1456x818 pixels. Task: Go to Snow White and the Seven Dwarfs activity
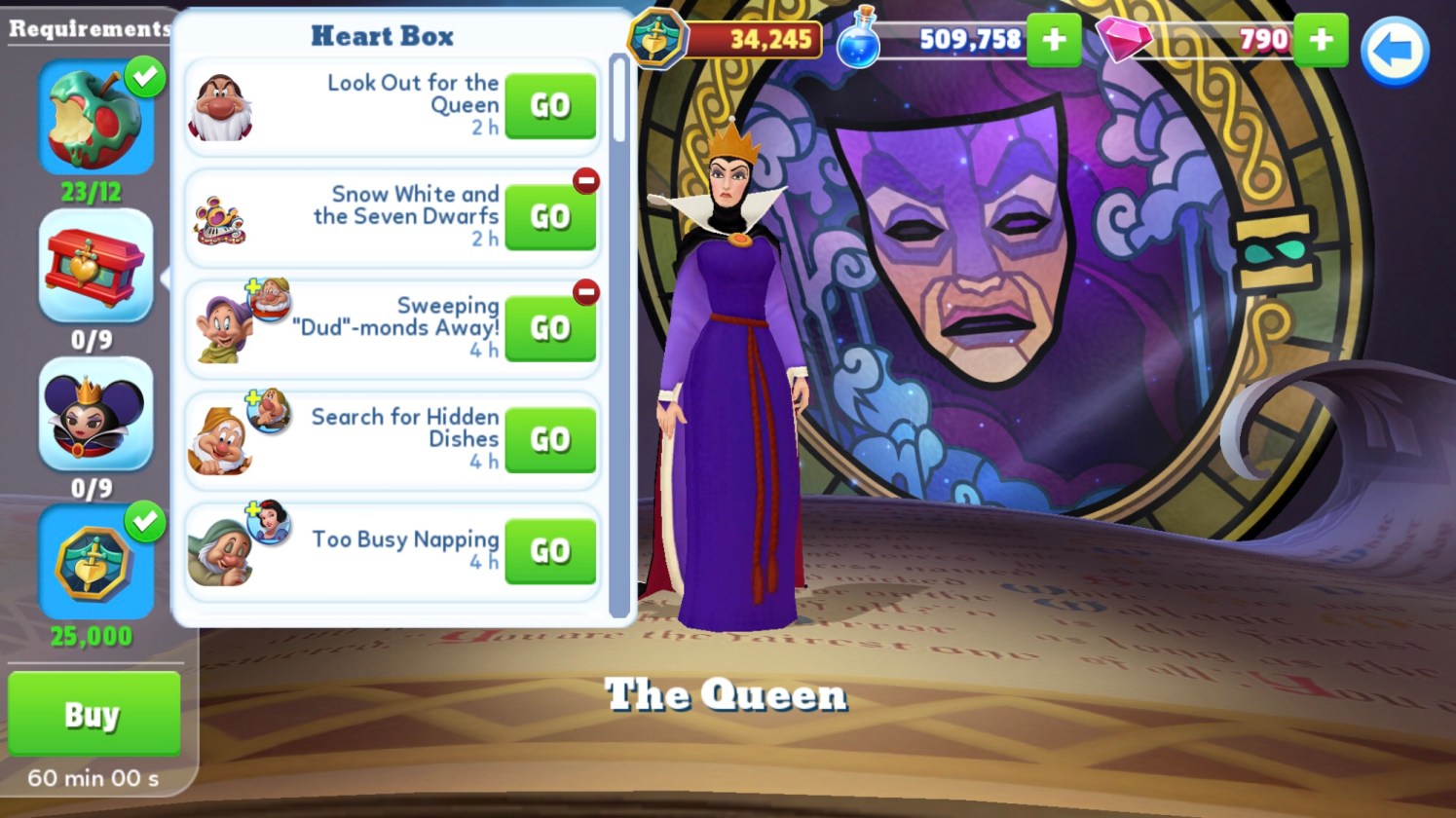point(549,216)
